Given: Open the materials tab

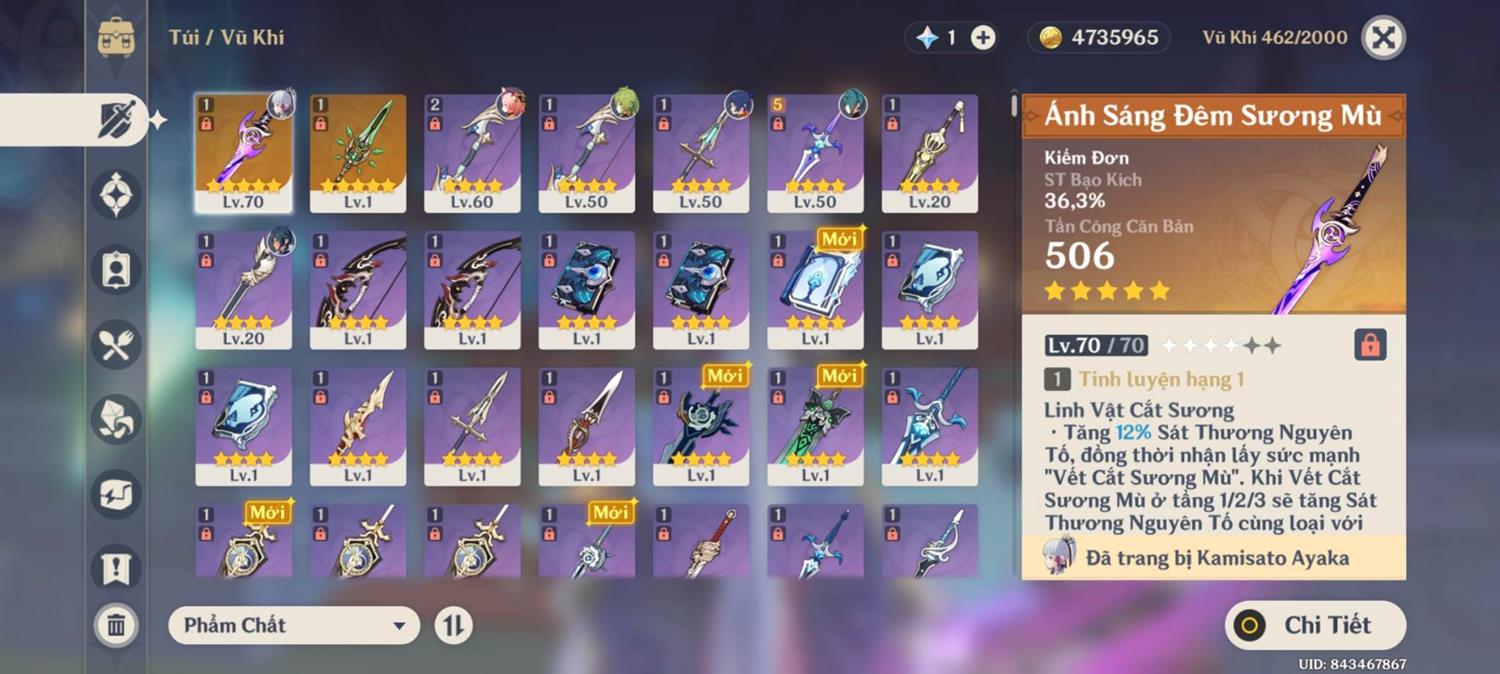Looking at the screenshot, I should (116, 420).
